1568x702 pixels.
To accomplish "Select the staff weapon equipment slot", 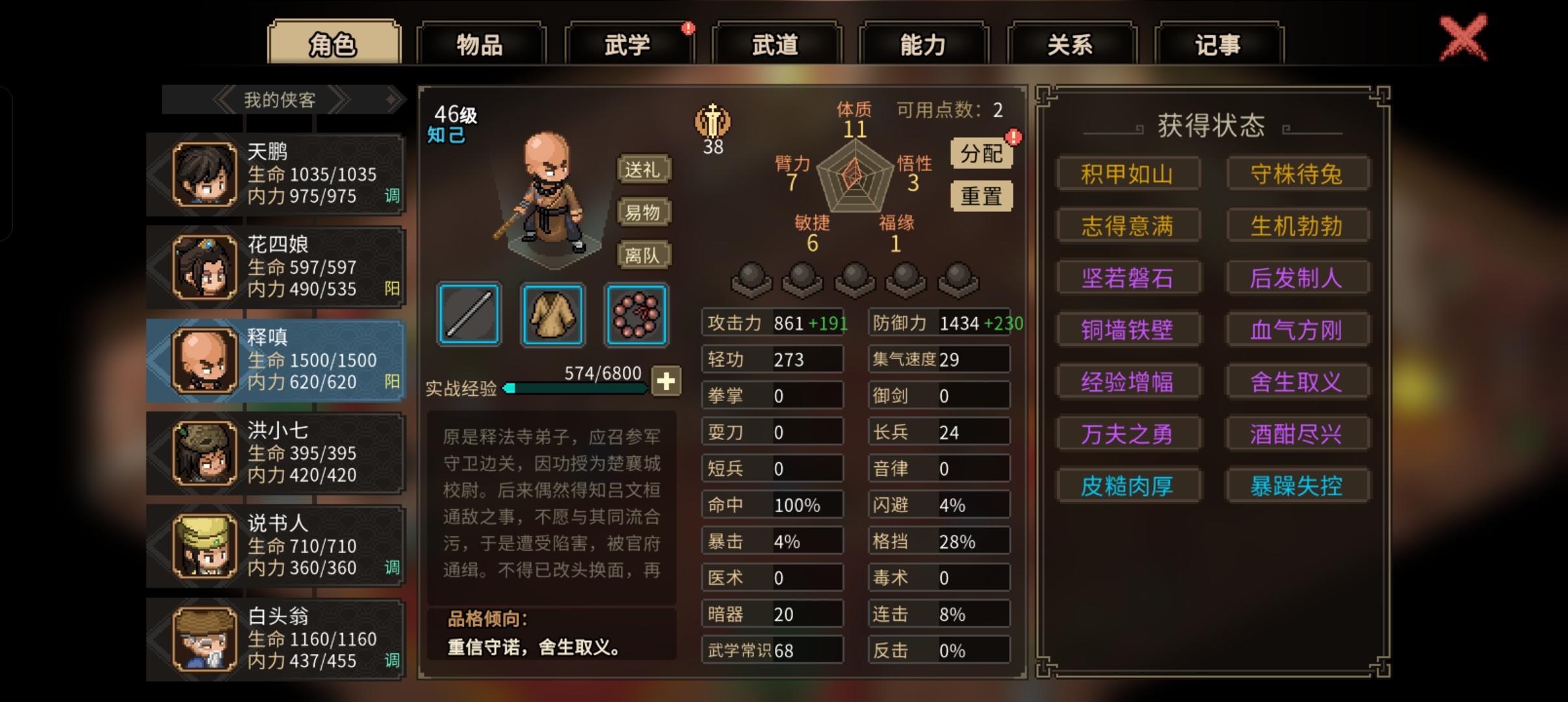I will click(467, 315).
